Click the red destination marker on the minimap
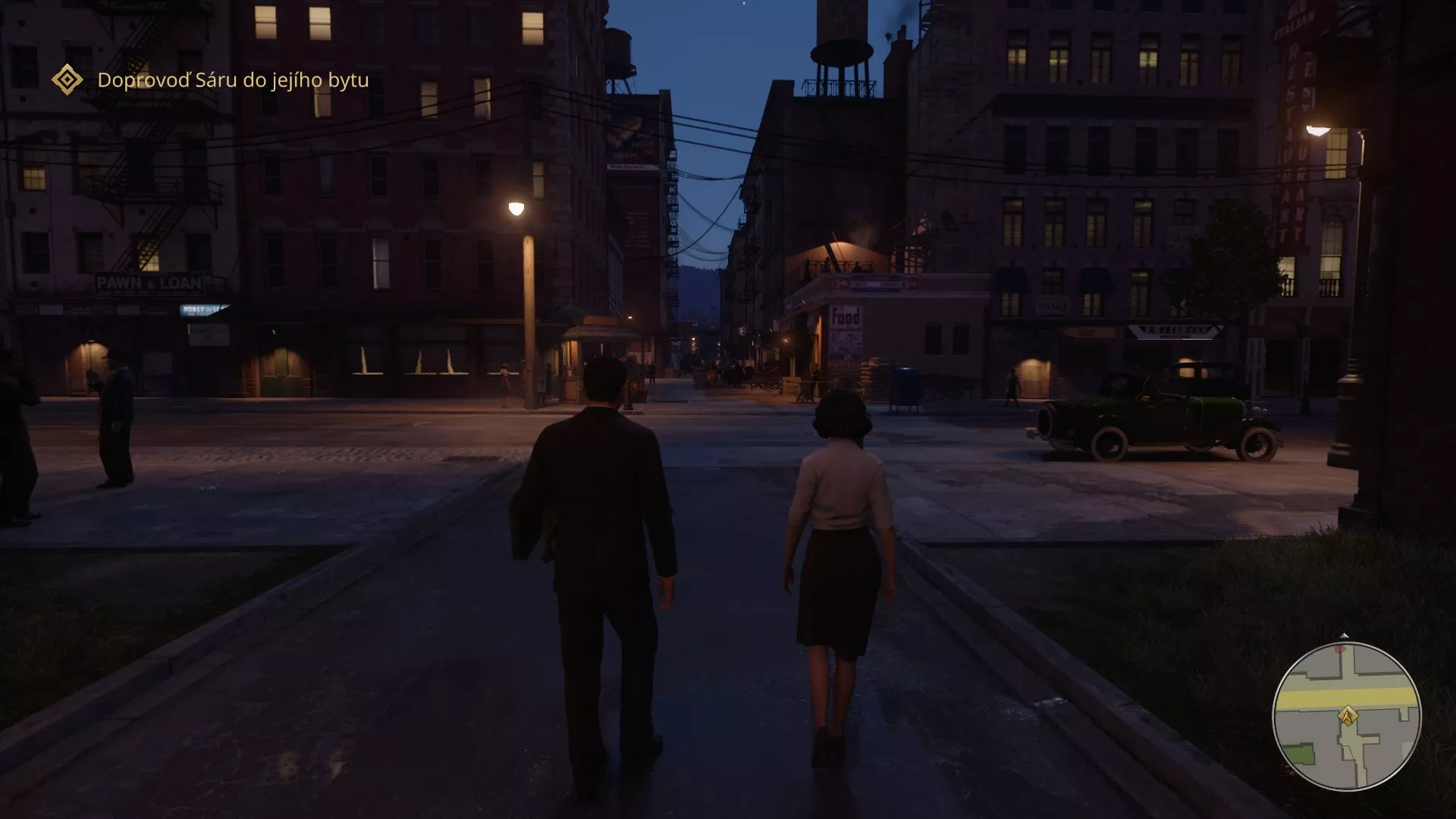Image resolution: width=1456 pixels, height=819 pixels. point(1339,649)
